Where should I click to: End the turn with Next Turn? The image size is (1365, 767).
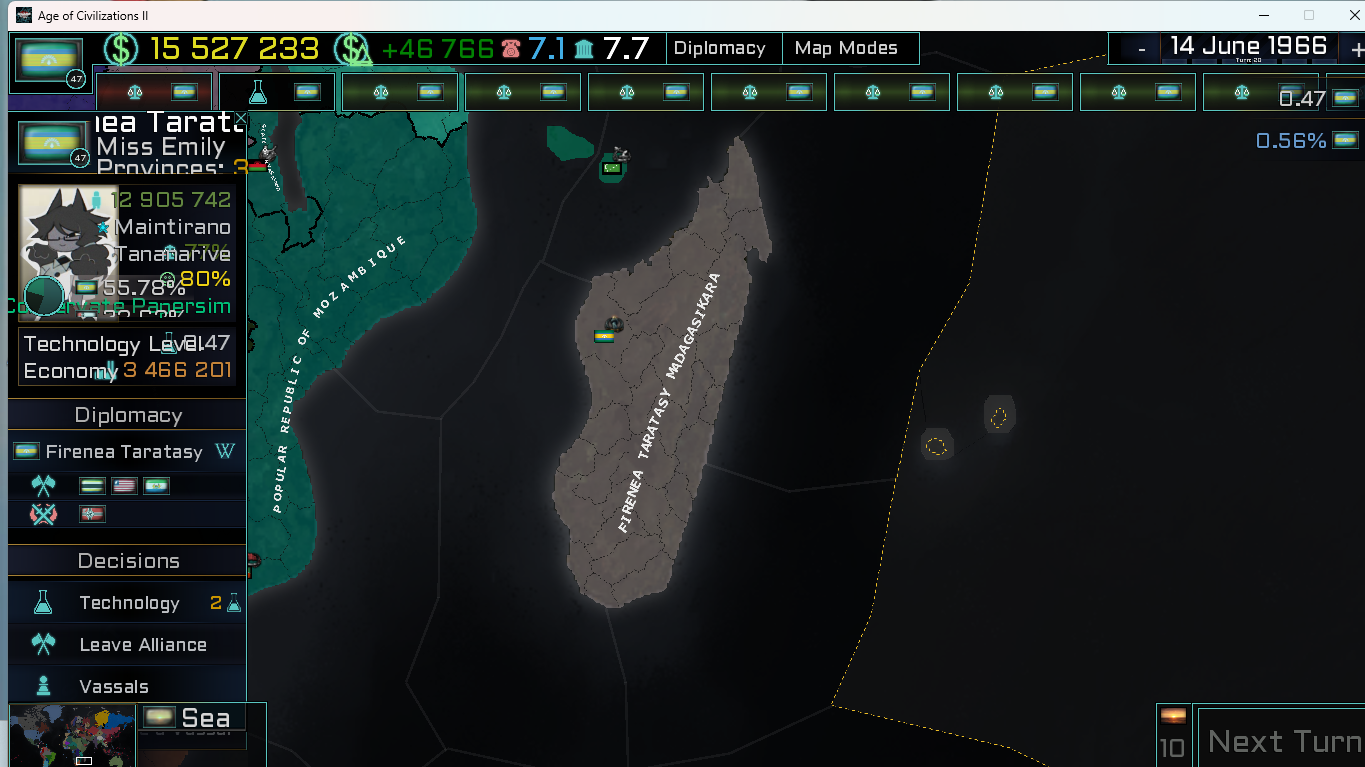point(1283,741)
